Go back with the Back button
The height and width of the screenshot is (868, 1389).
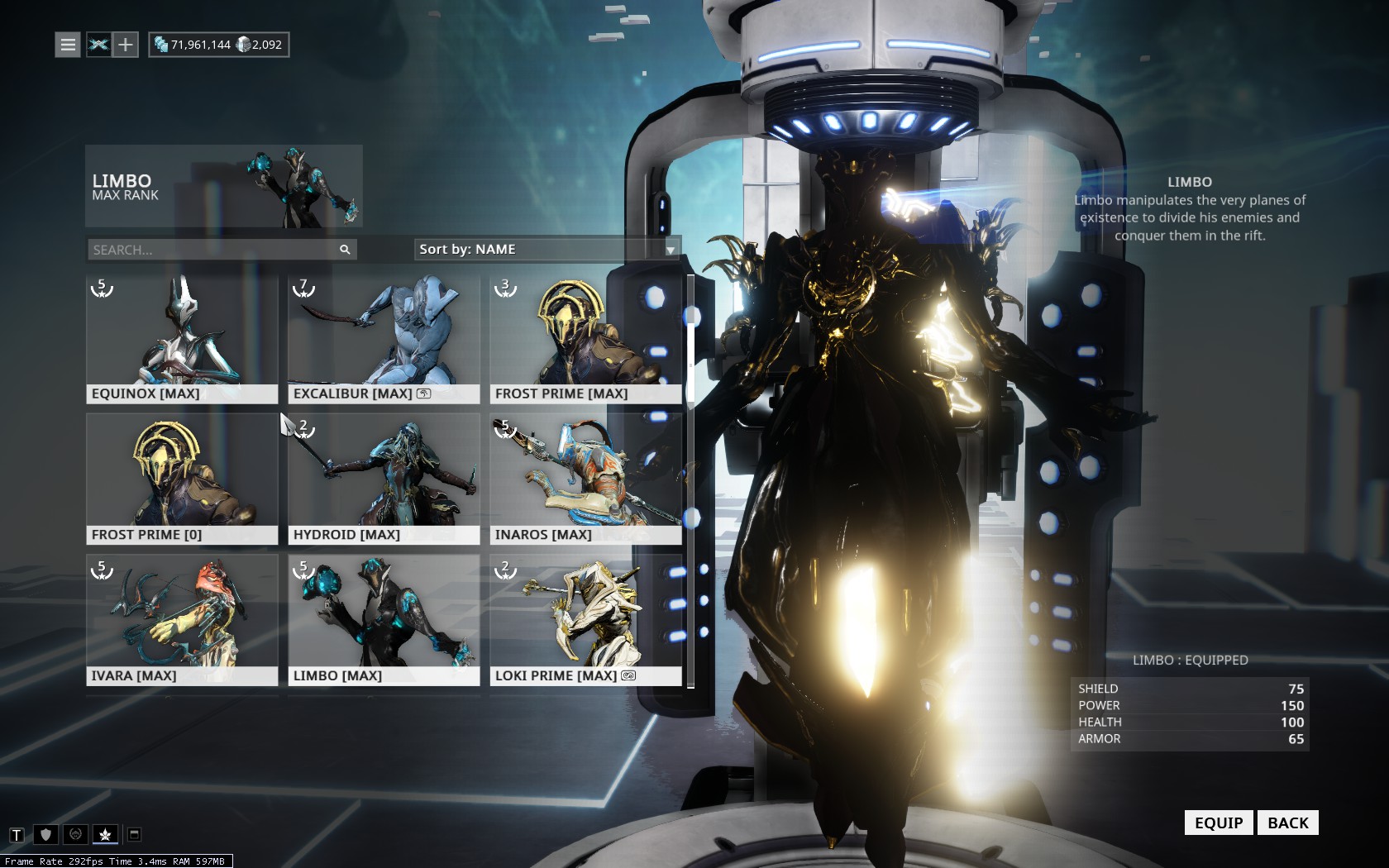tap(1287, 823)
